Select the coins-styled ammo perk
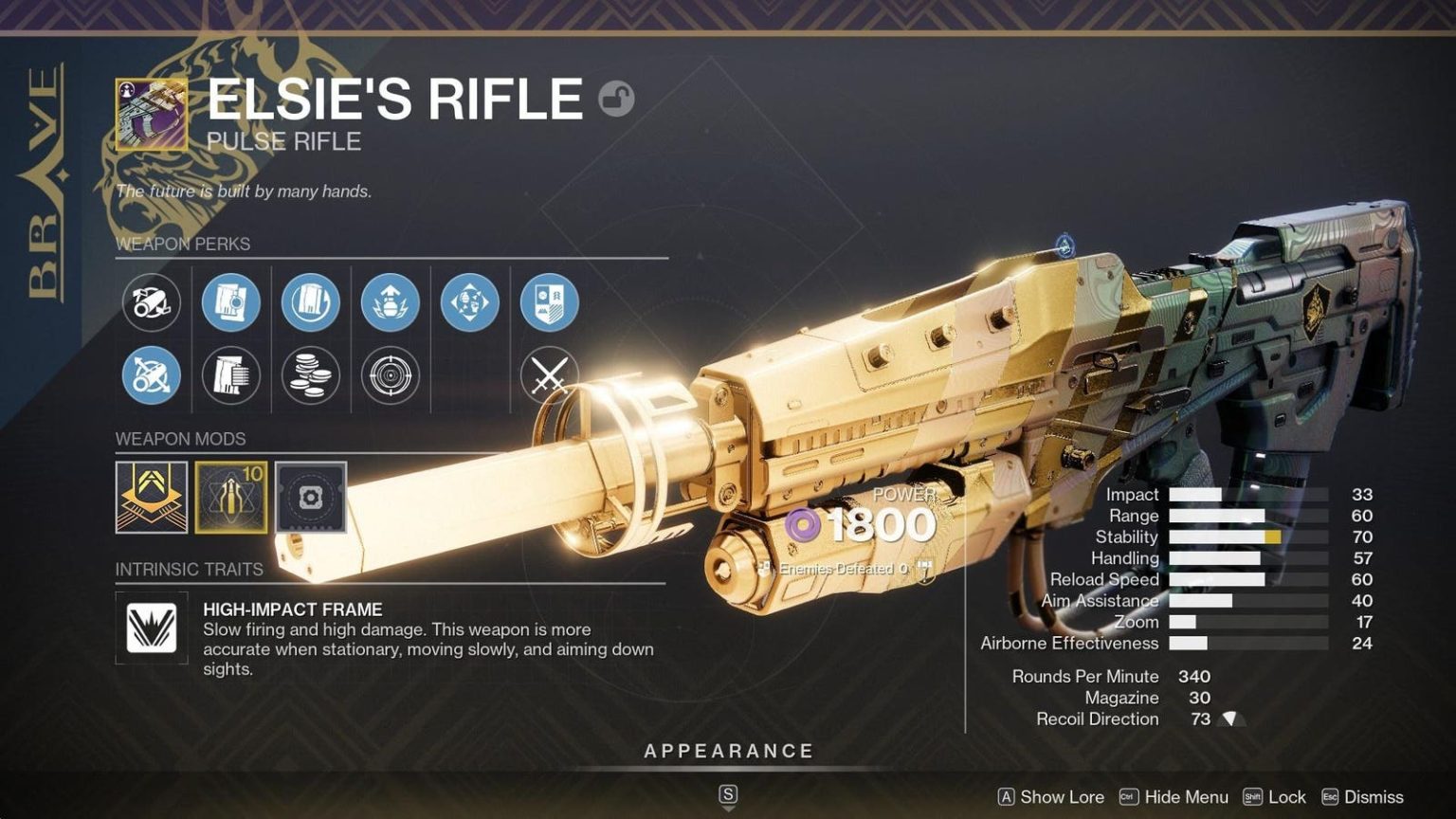 coord(311,376)
